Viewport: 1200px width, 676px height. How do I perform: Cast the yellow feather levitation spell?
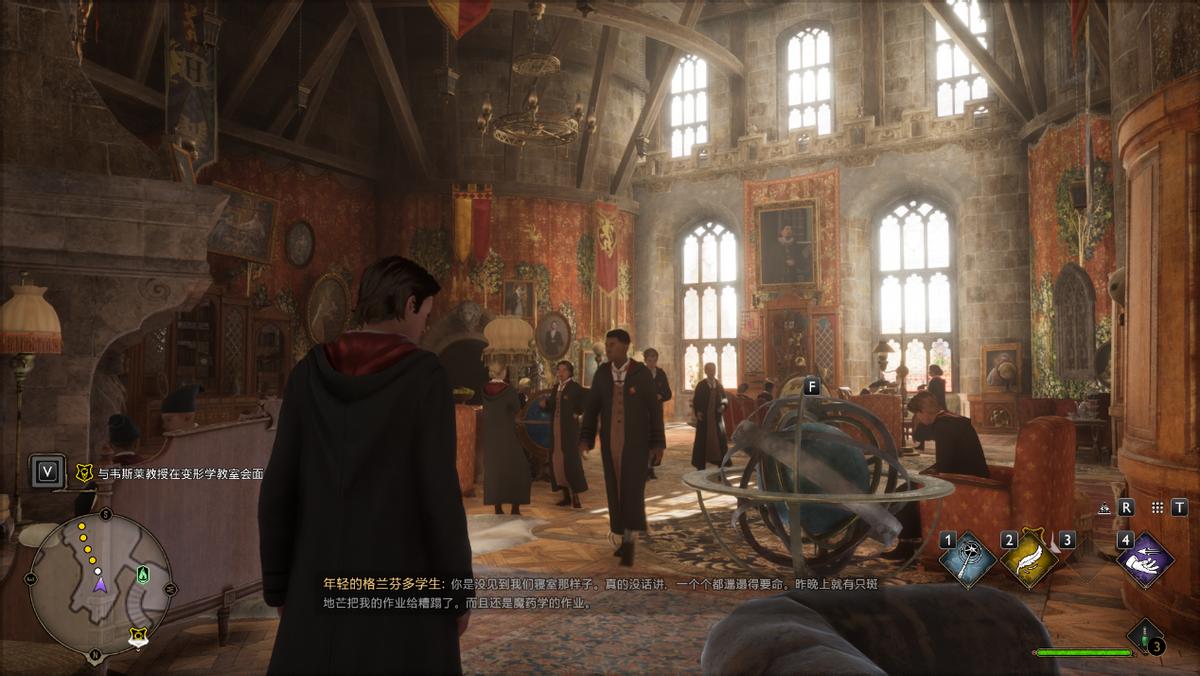tap(1029, 559)
